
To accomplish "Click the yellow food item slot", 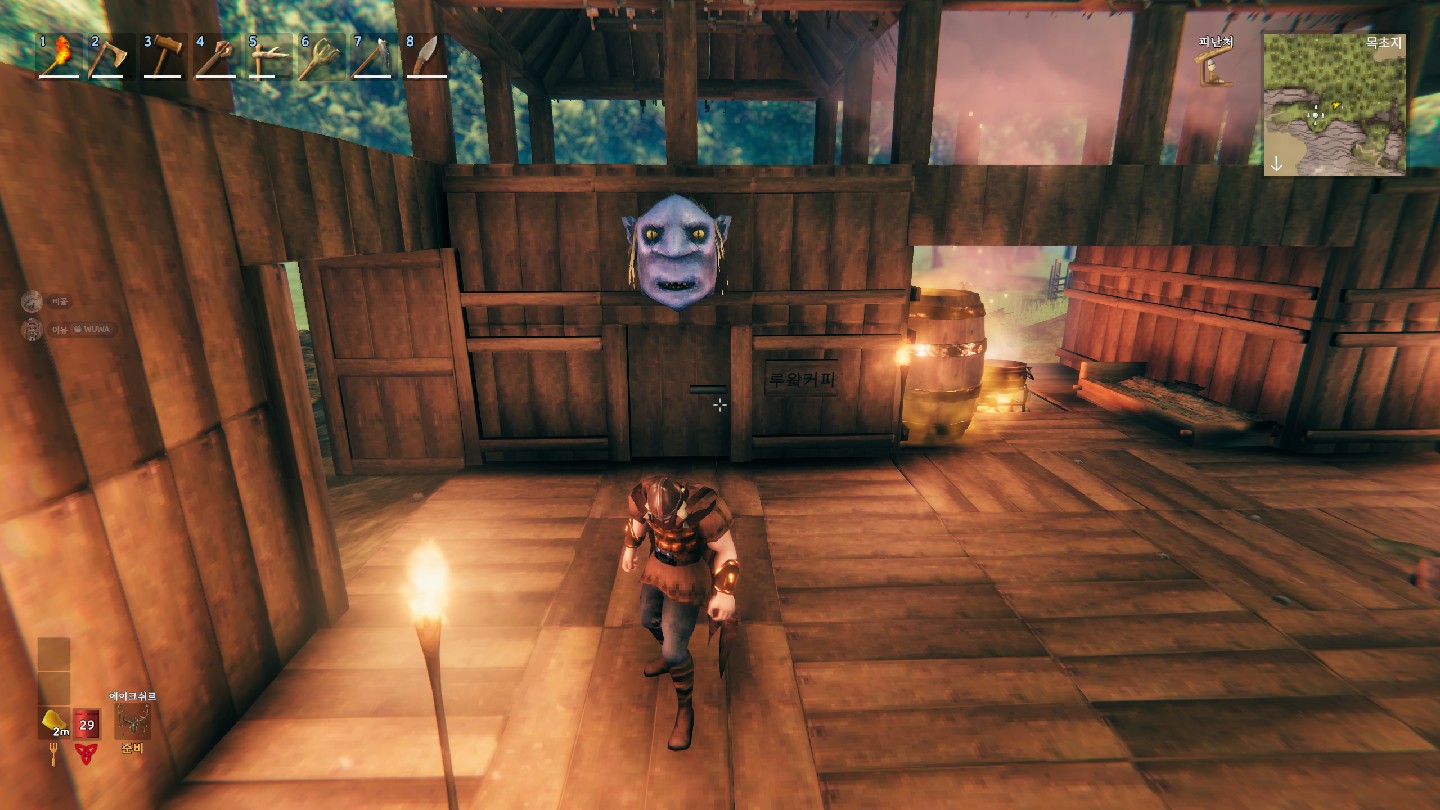I will click(x=54, y=722).
